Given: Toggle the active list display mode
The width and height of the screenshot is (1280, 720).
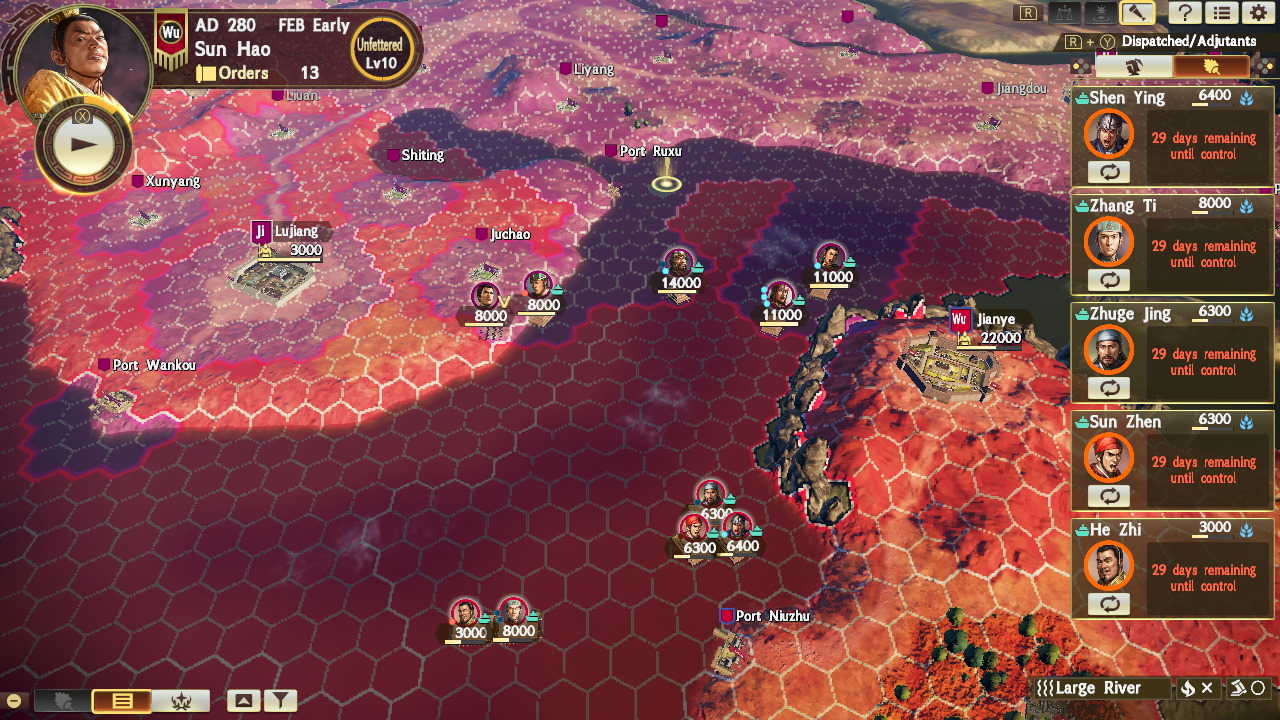Looking at the screenshot, I should 122,699.
